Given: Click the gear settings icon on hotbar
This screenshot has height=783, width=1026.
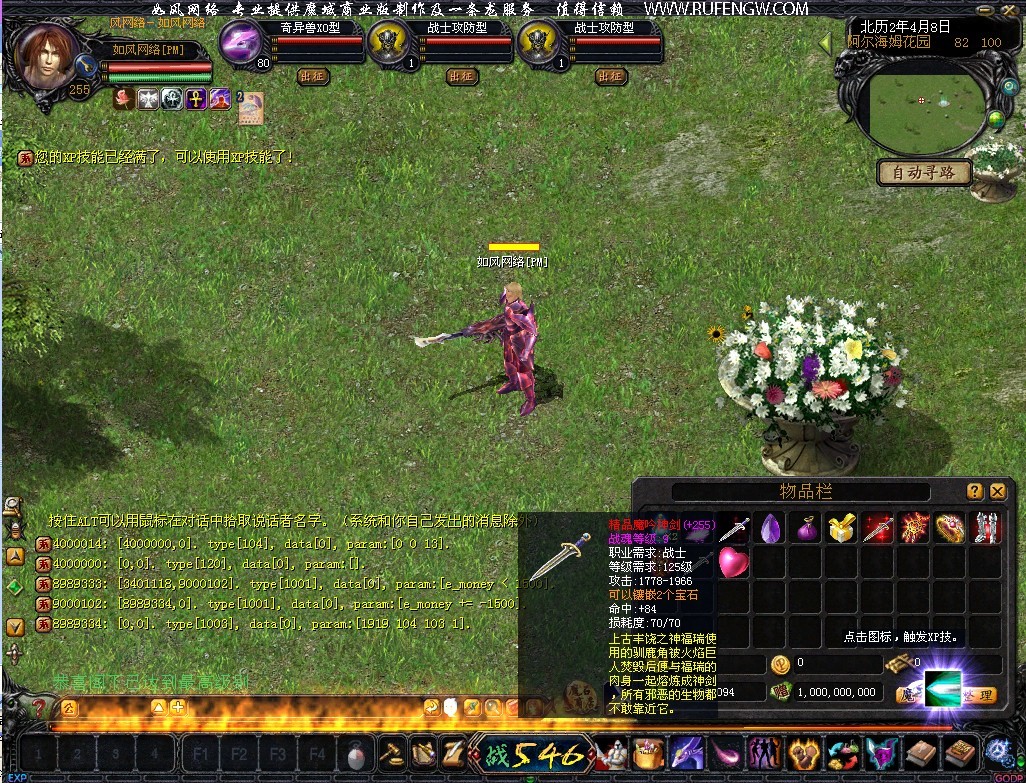Looking at the screenshot, I should (x=998, y=751).
